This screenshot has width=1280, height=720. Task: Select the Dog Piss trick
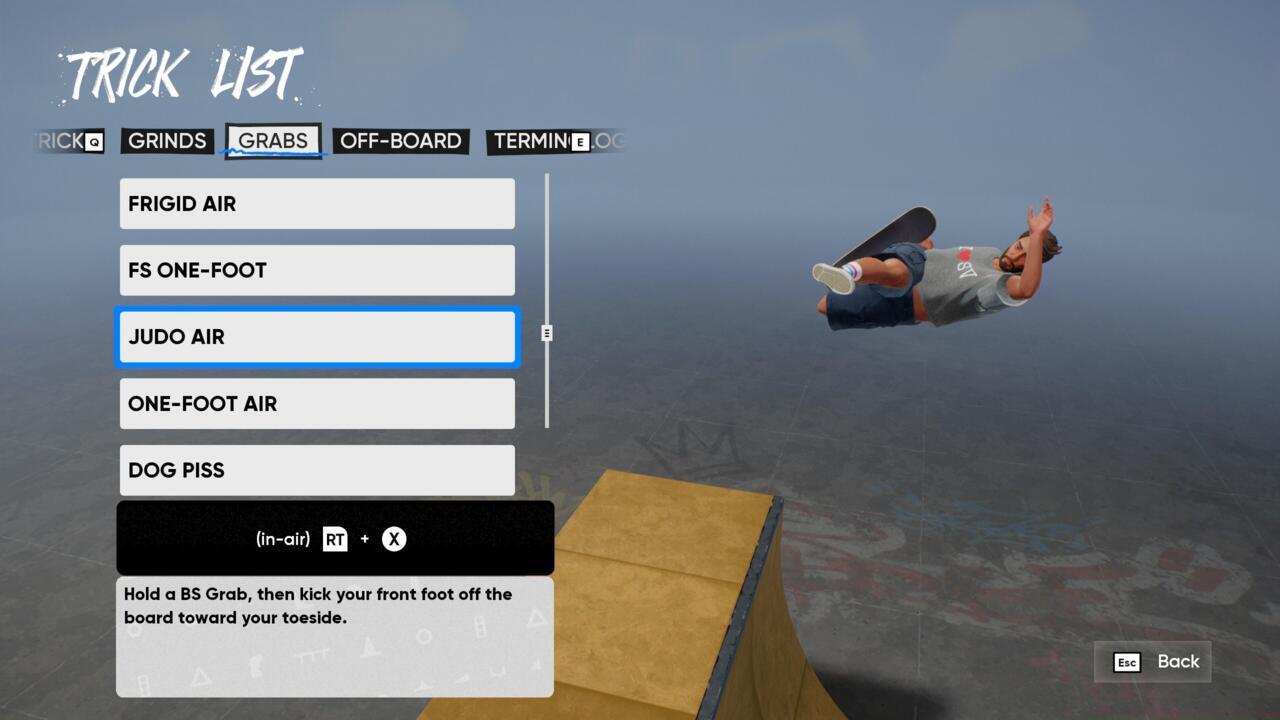317,470
